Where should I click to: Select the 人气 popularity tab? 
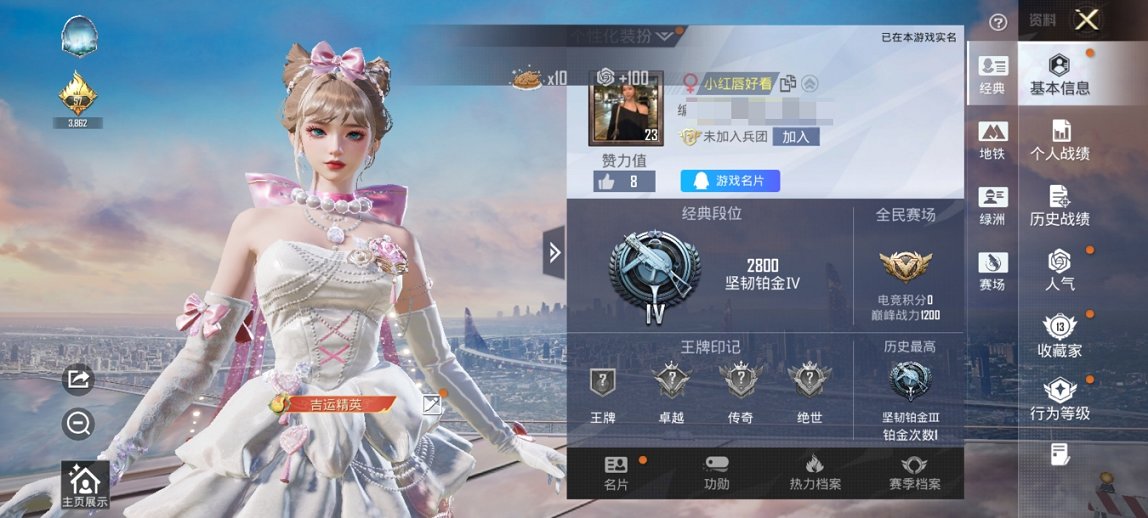coord(1060,270)
